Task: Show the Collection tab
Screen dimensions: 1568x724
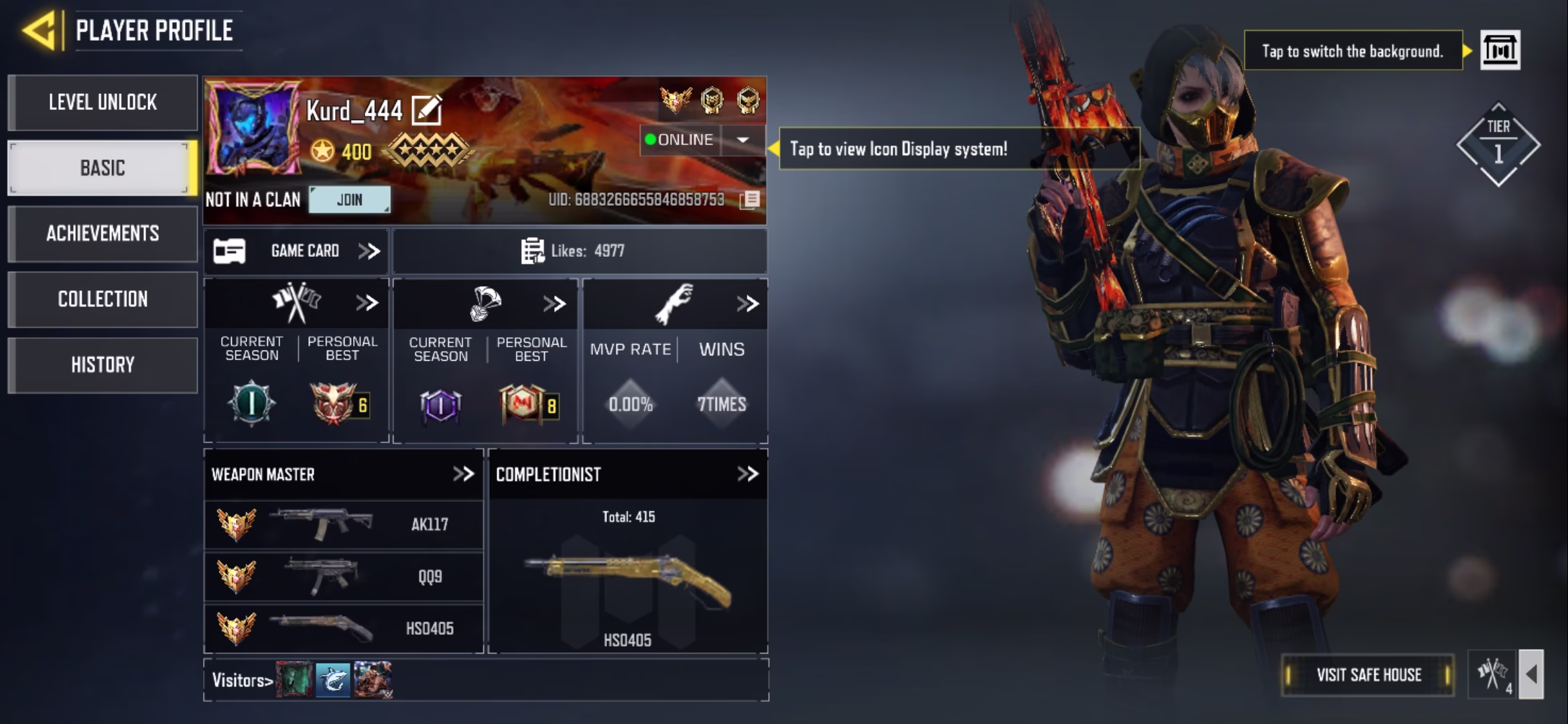Action: point(103,299)
